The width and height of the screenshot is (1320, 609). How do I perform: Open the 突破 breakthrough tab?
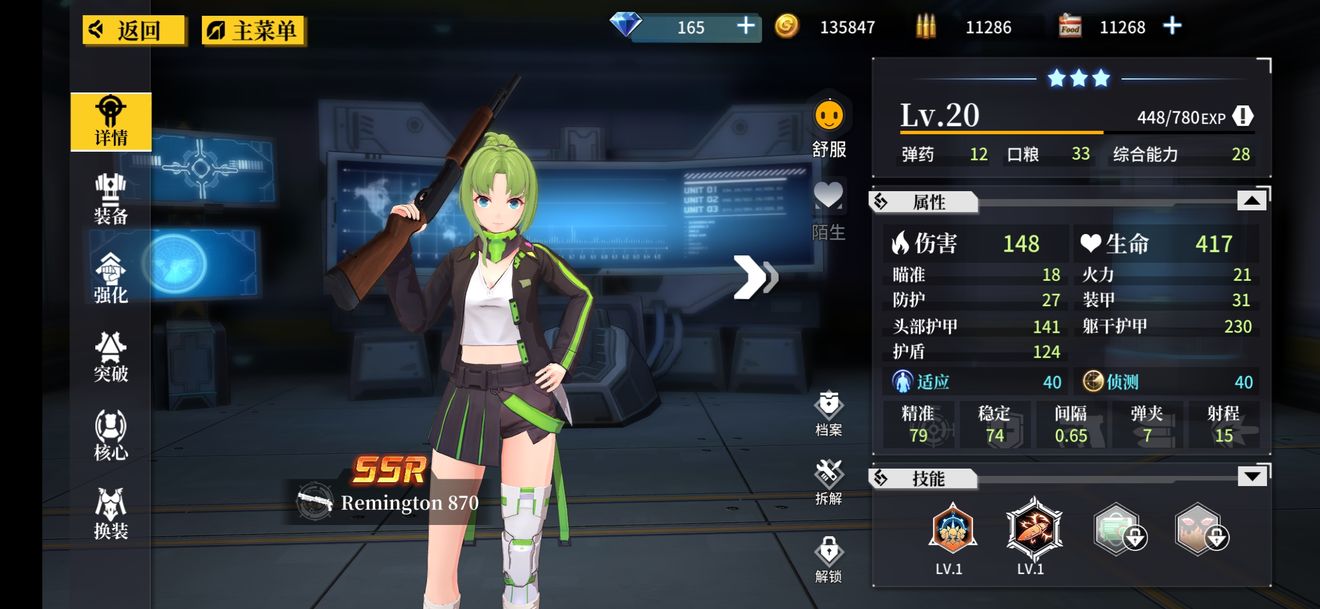point(111,357)
